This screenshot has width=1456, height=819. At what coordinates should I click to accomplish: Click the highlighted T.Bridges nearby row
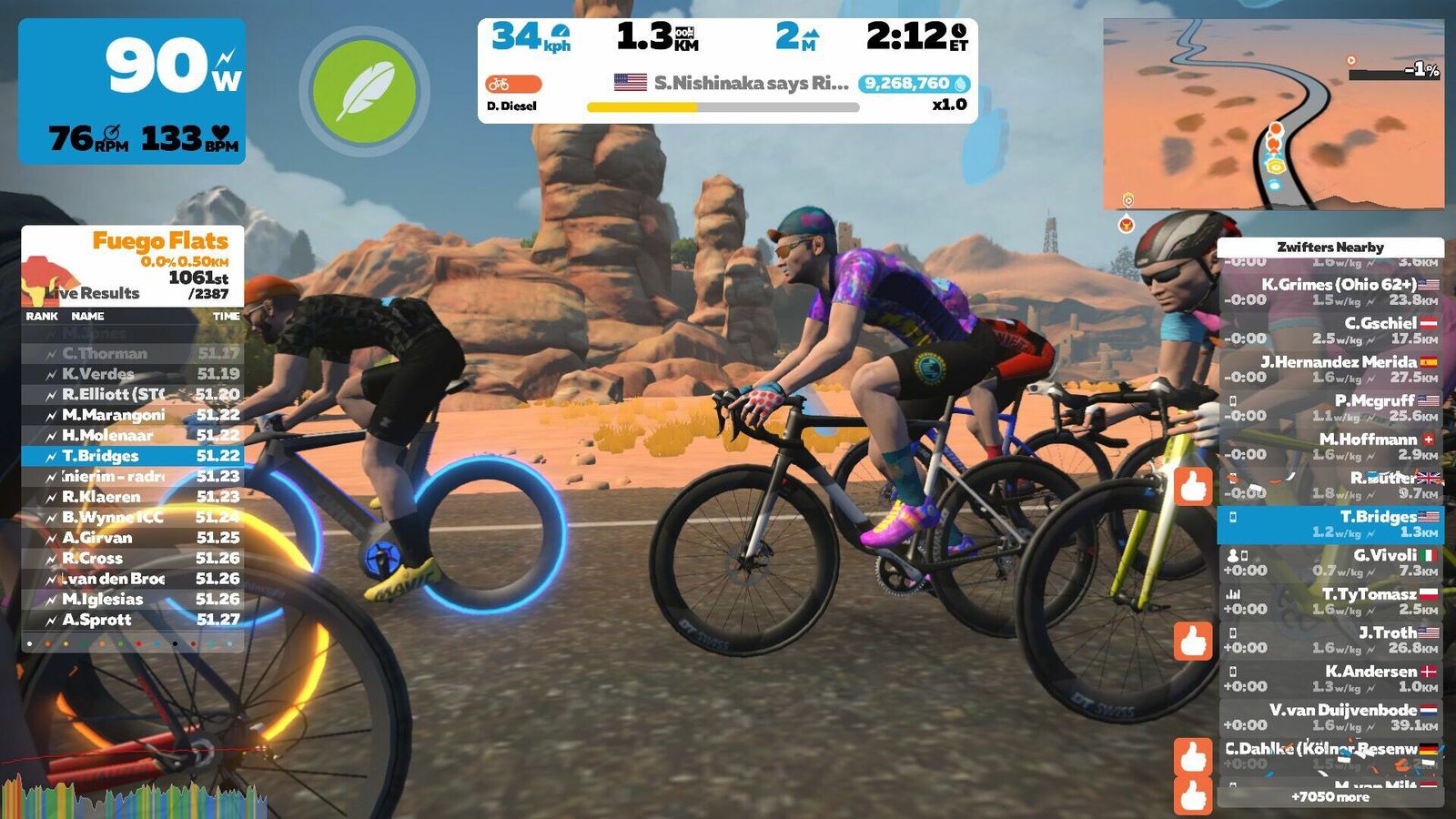click(1330, 524)
